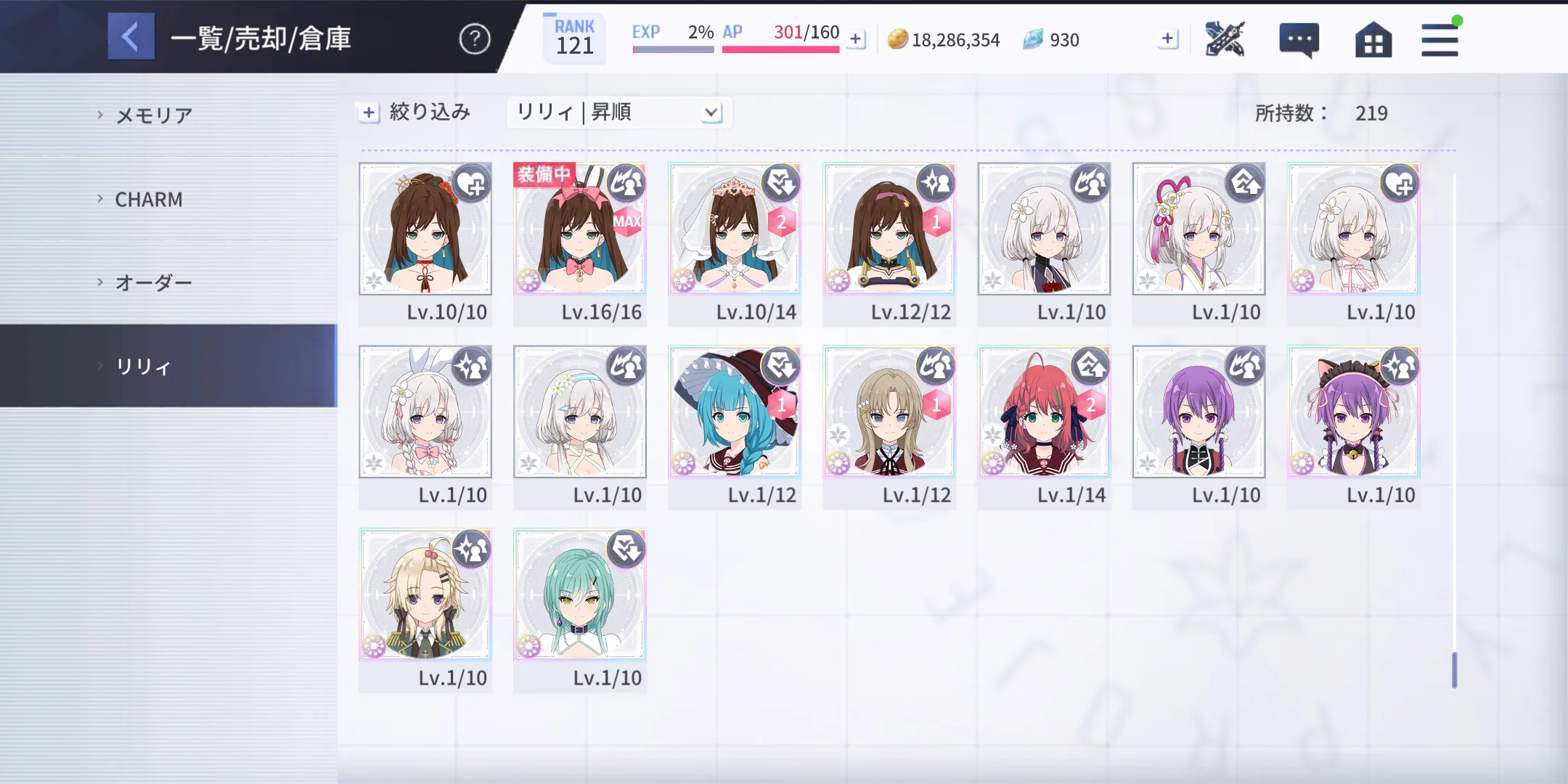Open the 絞り込み filter options
Image resolution: width=1568 pixels, height=784 pixels.
point(415,113)
